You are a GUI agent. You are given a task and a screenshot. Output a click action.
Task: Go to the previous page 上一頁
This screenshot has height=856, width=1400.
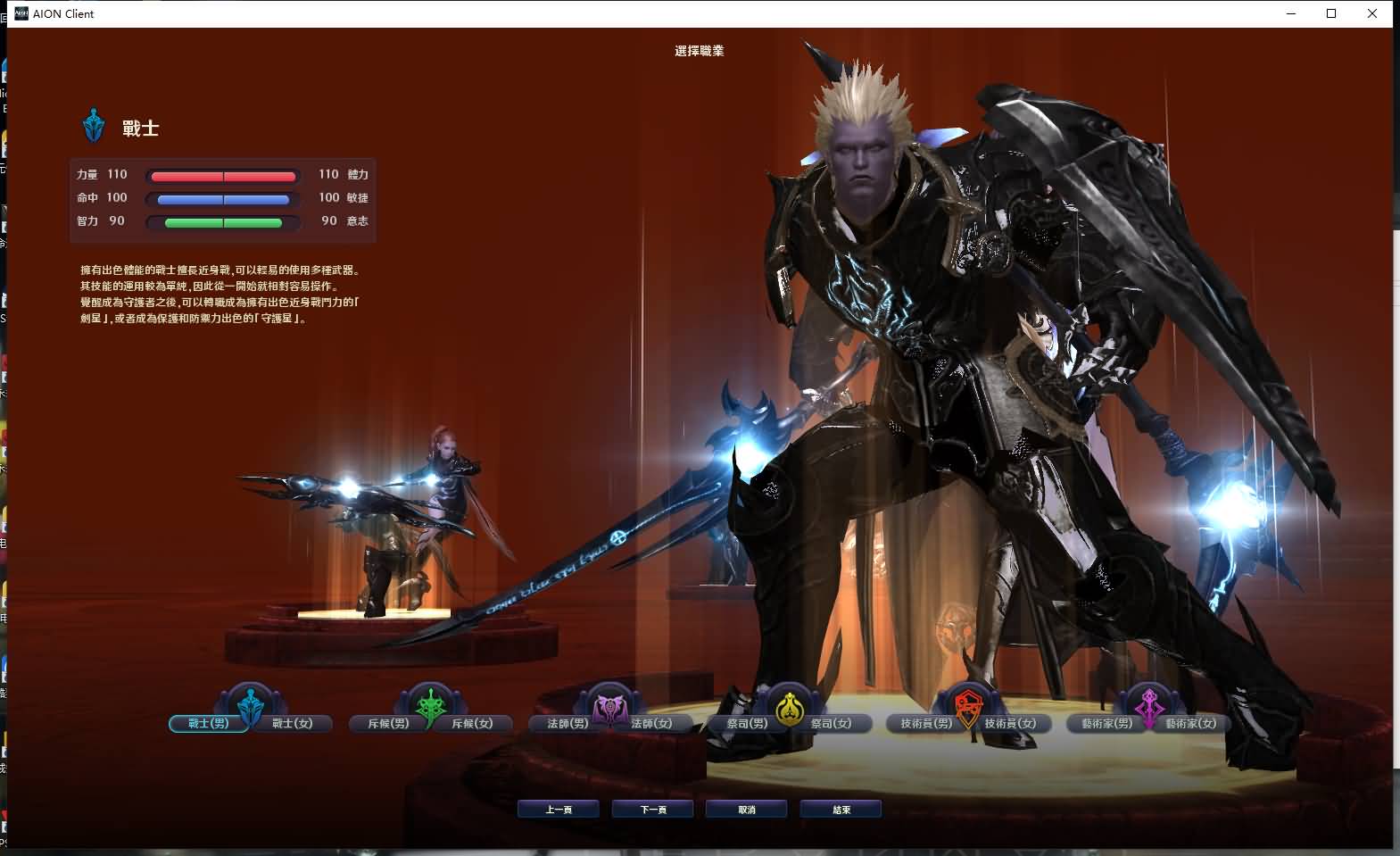[559, 810]
